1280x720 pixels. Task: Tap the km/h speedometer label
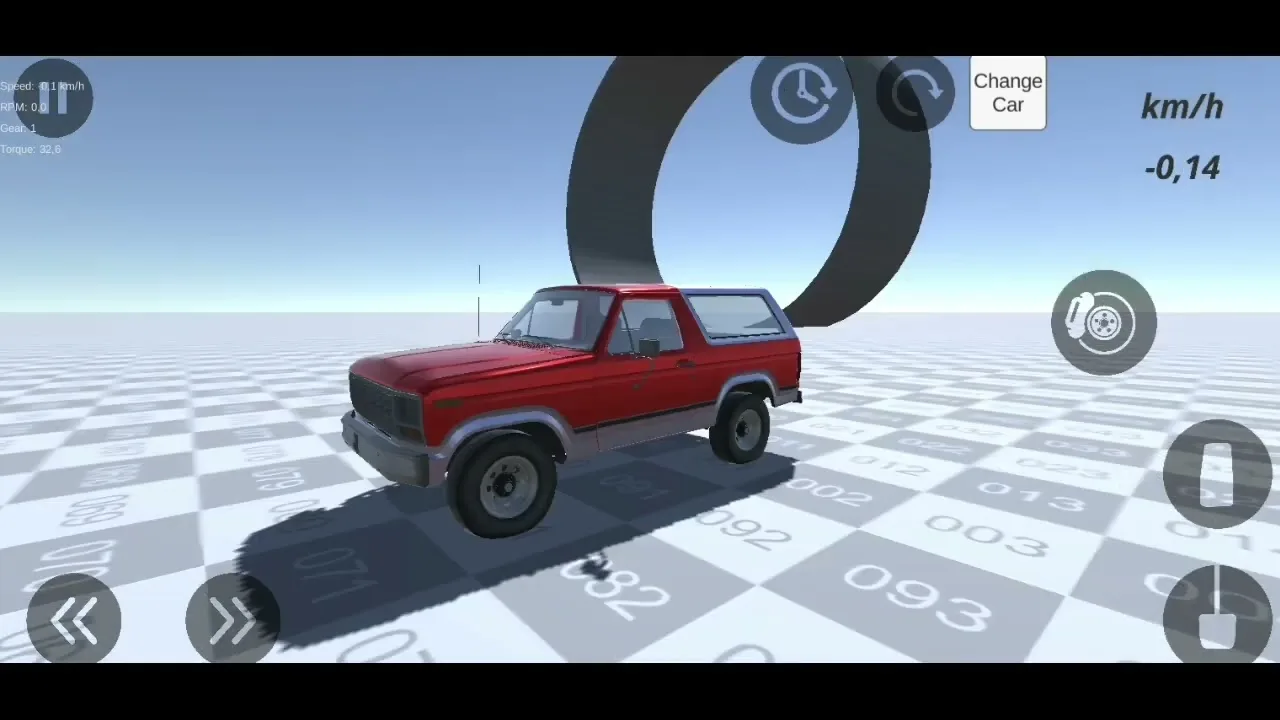pyautogui.click(x=1182, y=107)
